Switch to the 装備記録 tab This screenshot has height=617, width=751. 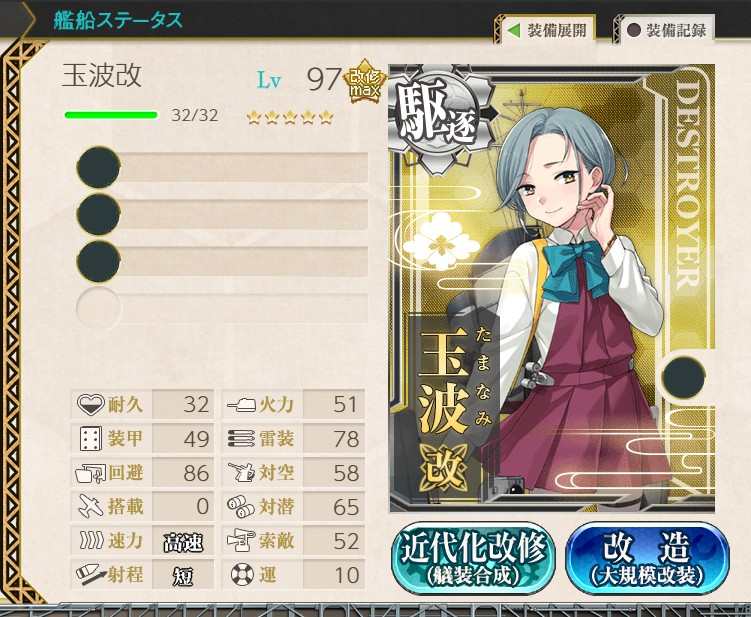pos(665,30)
